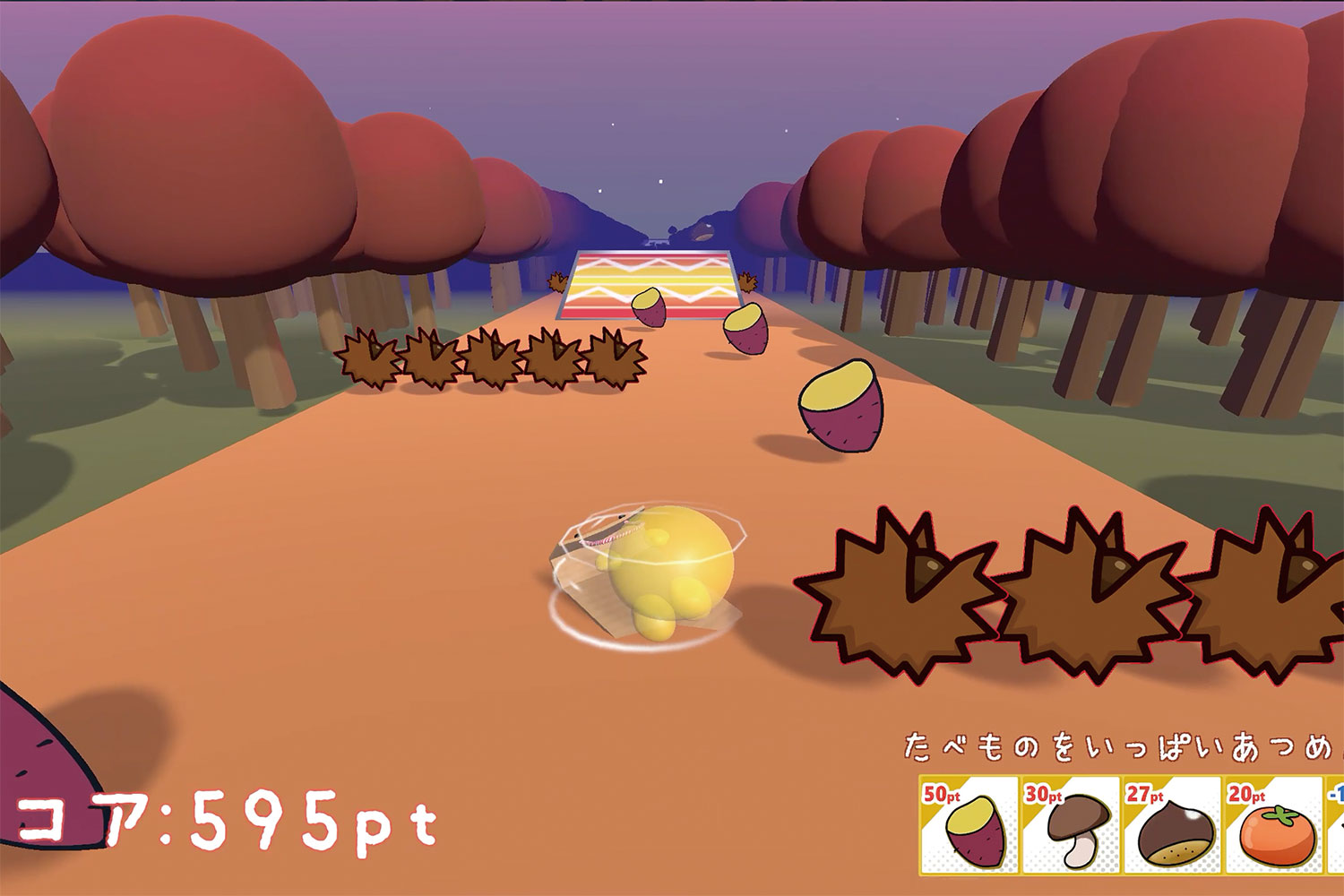Select the 50pt sweet potato card
This screenshot has width=1344, height=896.
pyautogui.click(x=969, y=825)
